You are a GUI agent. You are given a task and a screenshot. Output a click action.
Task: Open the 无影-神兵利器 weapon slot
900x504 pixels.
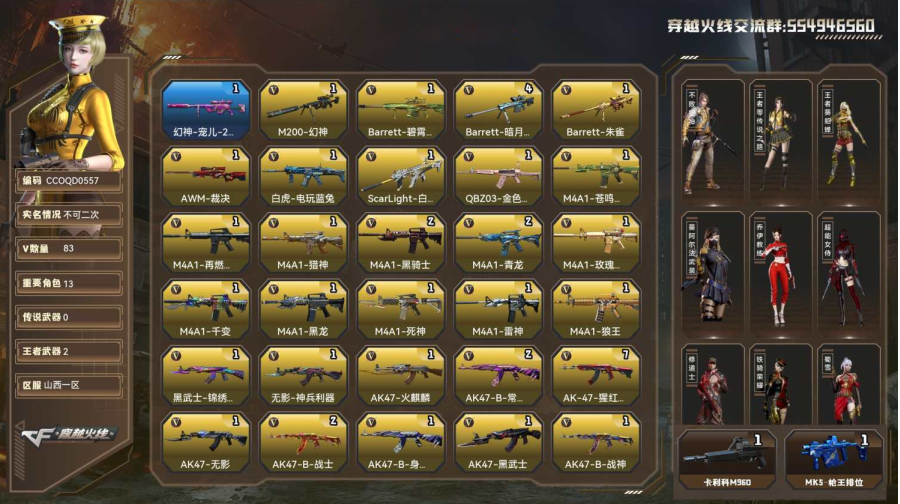304,376
